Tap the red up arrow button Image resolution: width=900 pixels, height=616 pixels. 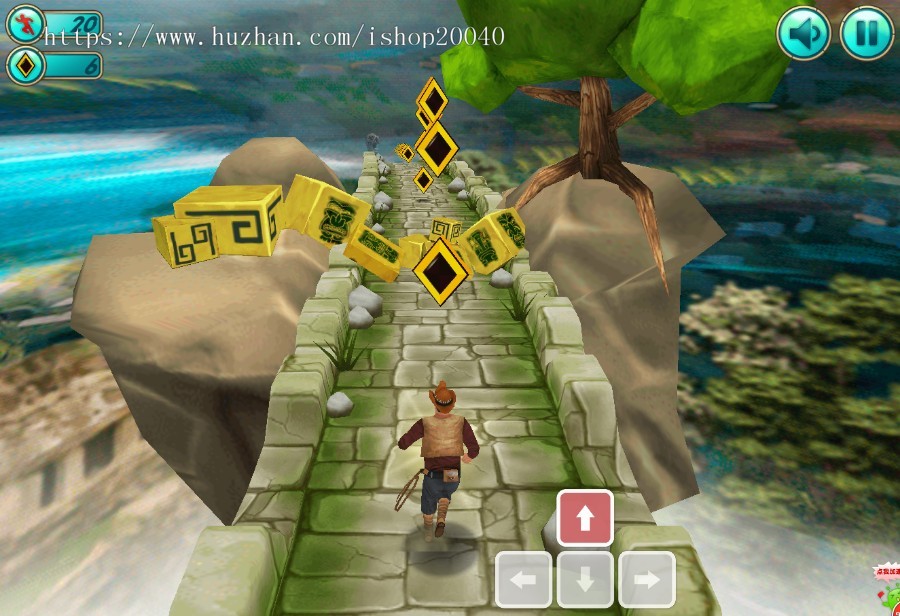click(585, 518)
